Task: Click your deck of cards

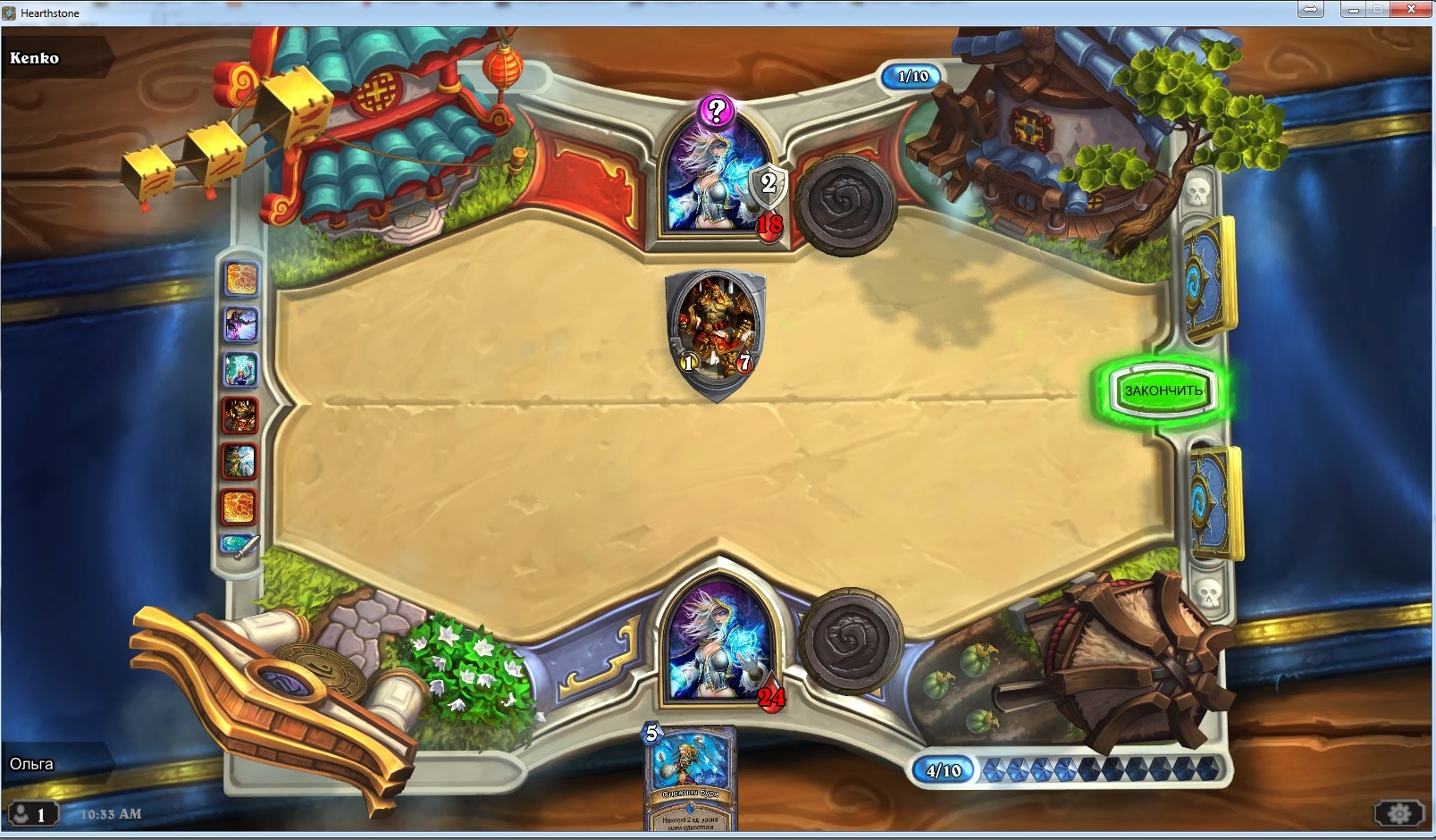Action: click(x=1213, y=502)
